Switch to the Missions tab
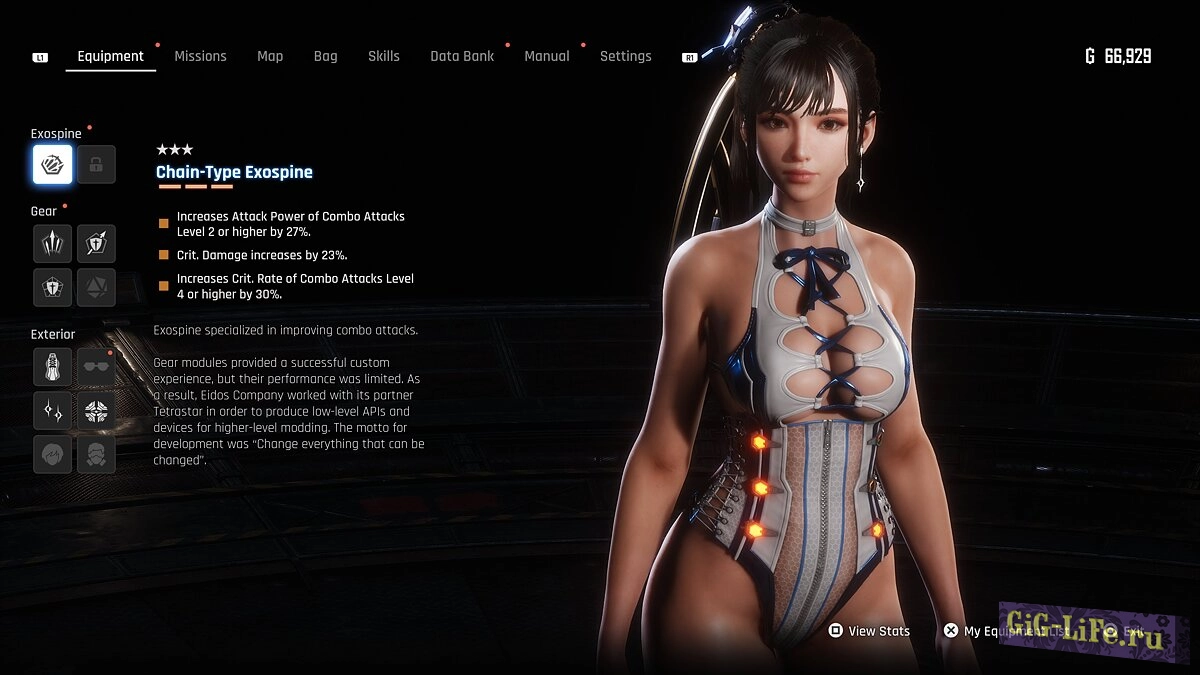Viewport: 1200px width, 675px height. pyautogui.click(x=200, y=56)
